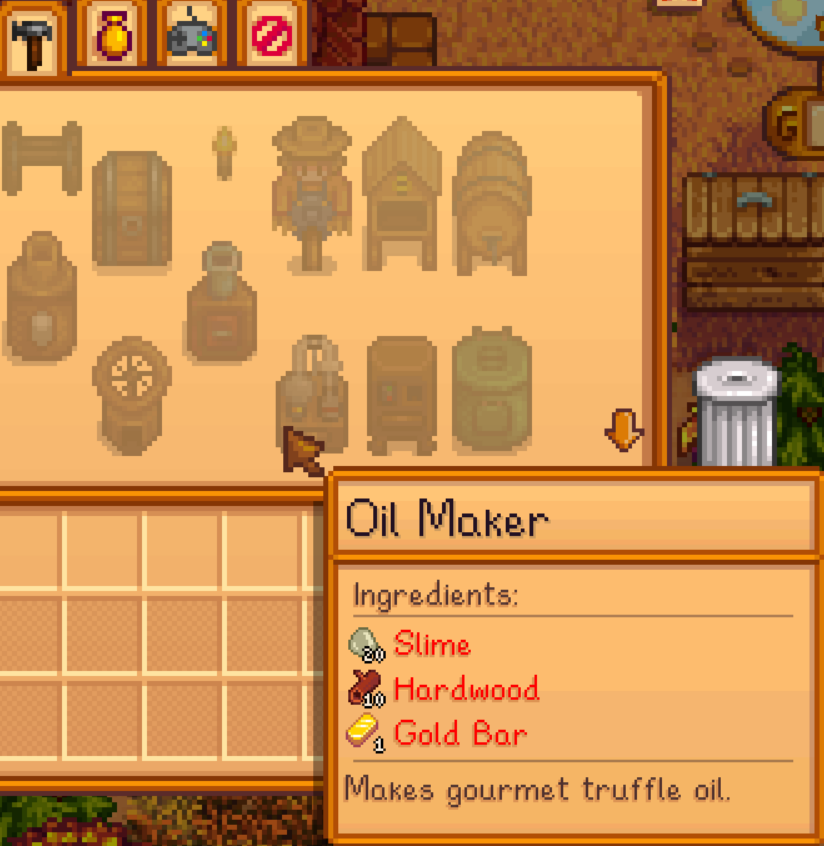The height and width of the screenshot is (846, 824).
Task: Select the Loom recipe with spoked wheel
Action: tap(131, 392)
